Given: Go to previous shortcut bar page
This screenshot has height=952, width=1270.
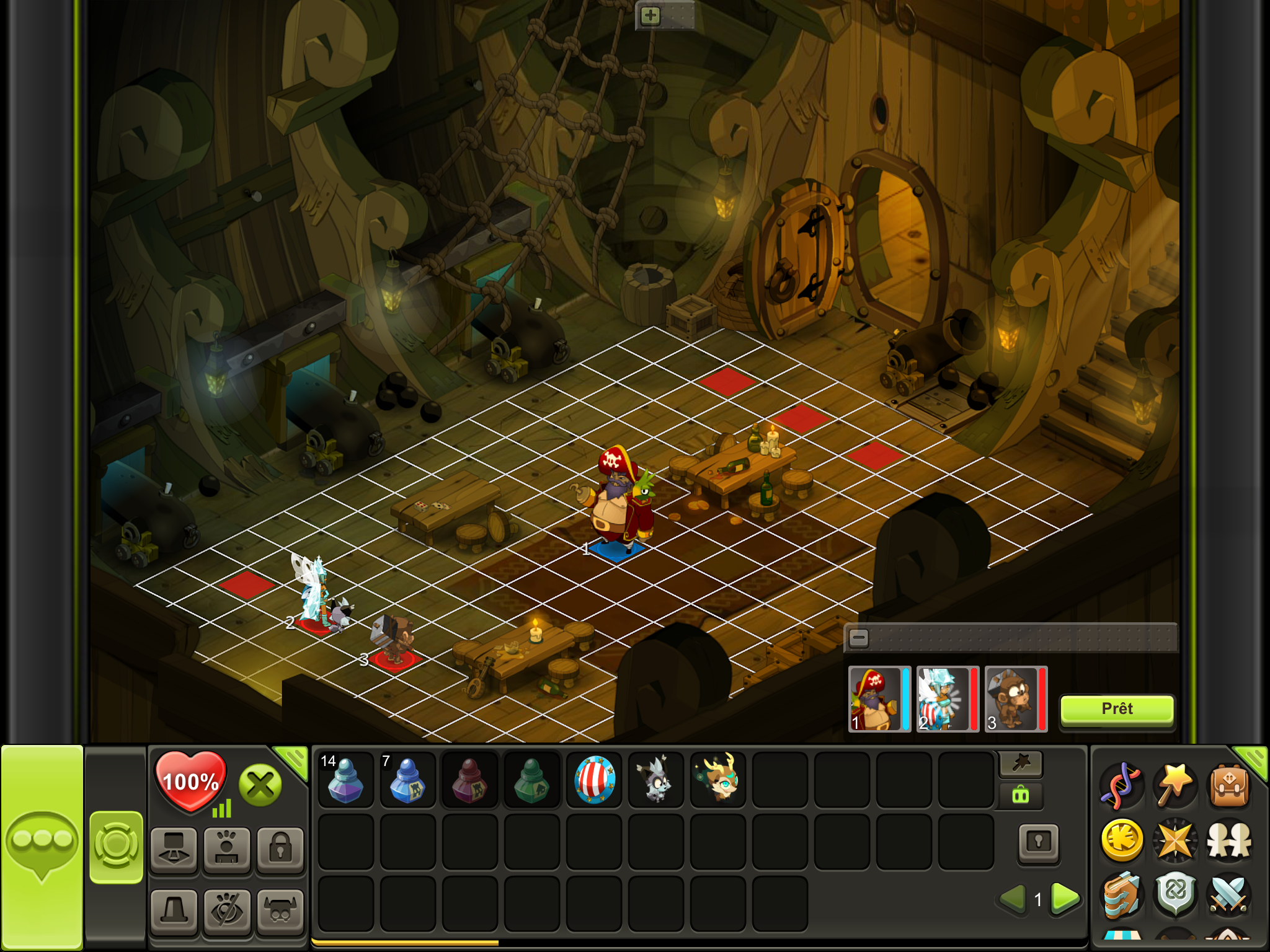Looking at the screenshot, I should click(1013, 898).
